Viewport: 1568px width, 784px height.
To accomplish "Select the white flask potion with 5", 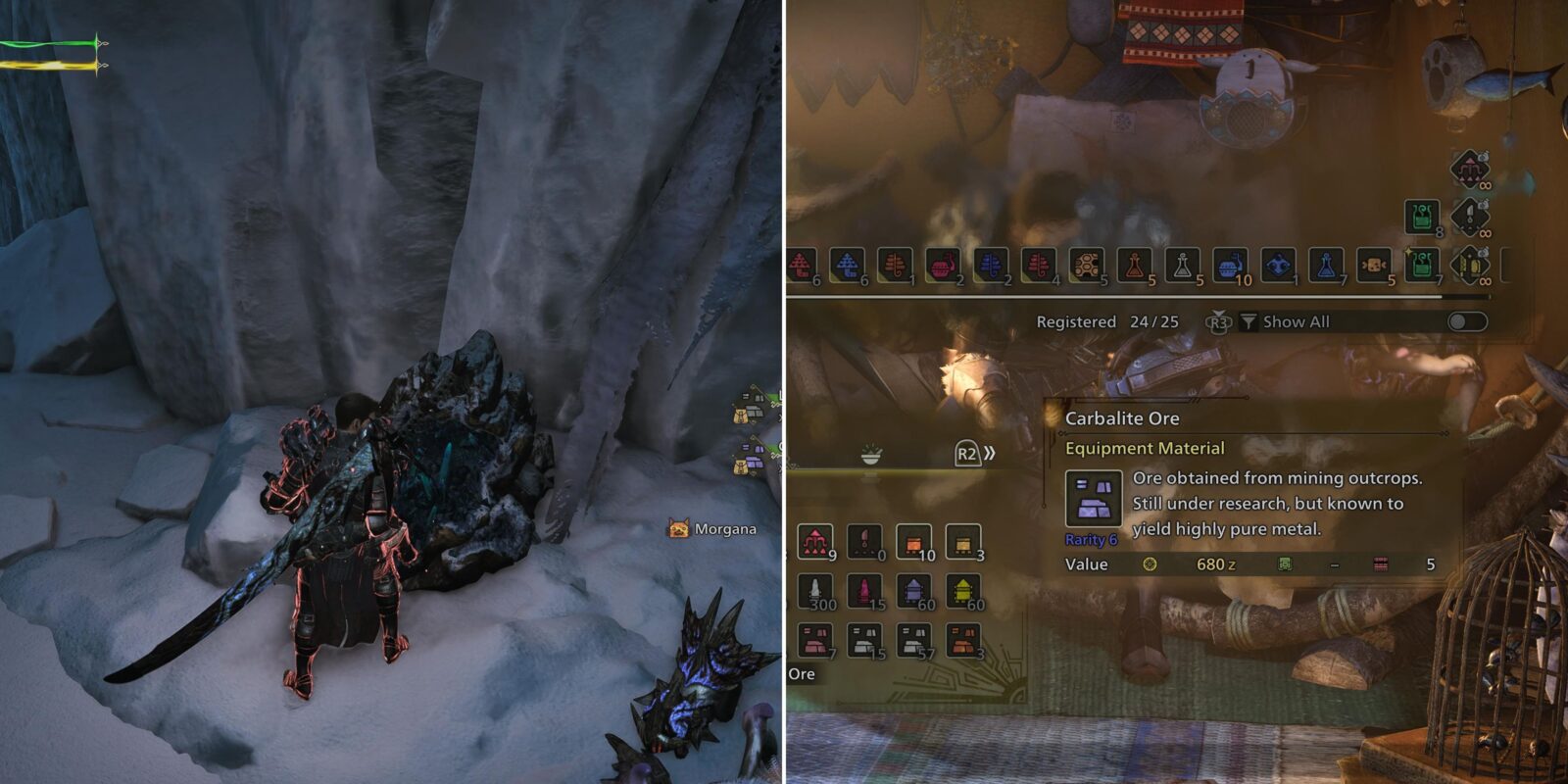I will coord(1182,265).
